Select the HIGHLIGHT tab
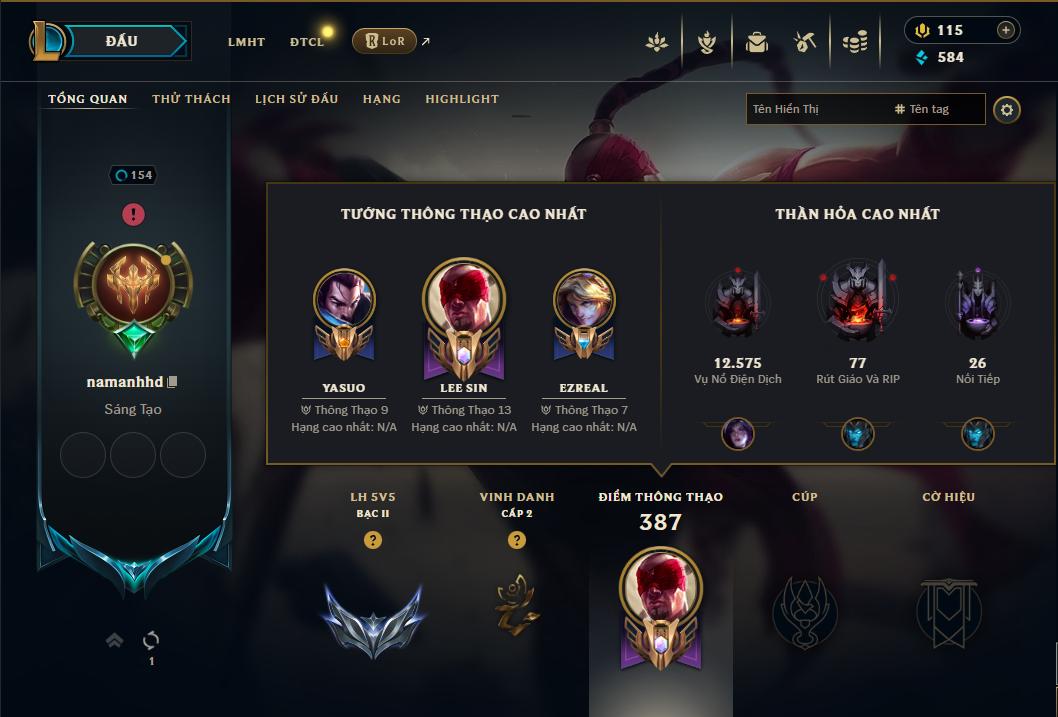 point(462,99)
